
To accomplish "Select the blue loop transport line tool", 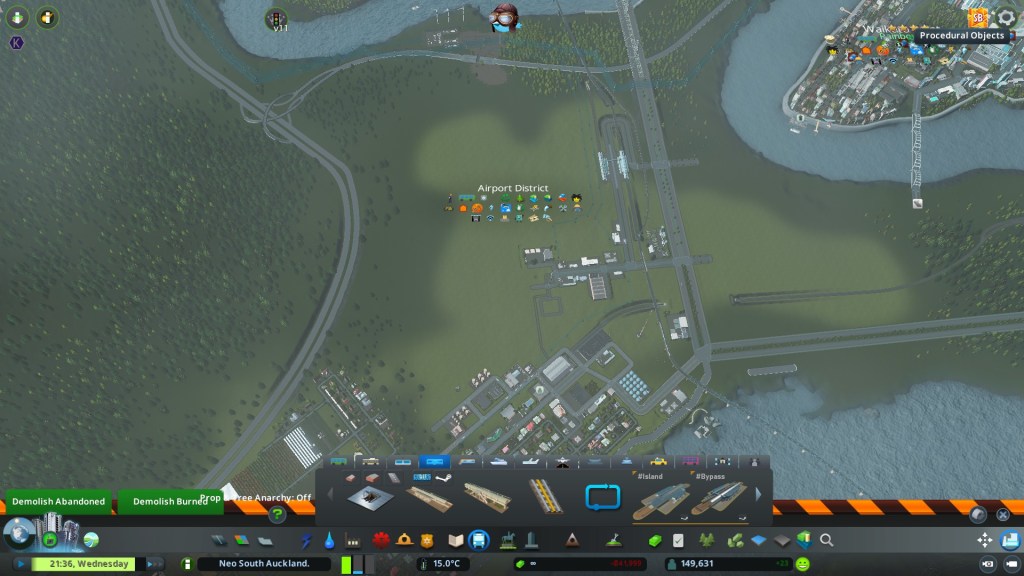I will tap(603, 495).
